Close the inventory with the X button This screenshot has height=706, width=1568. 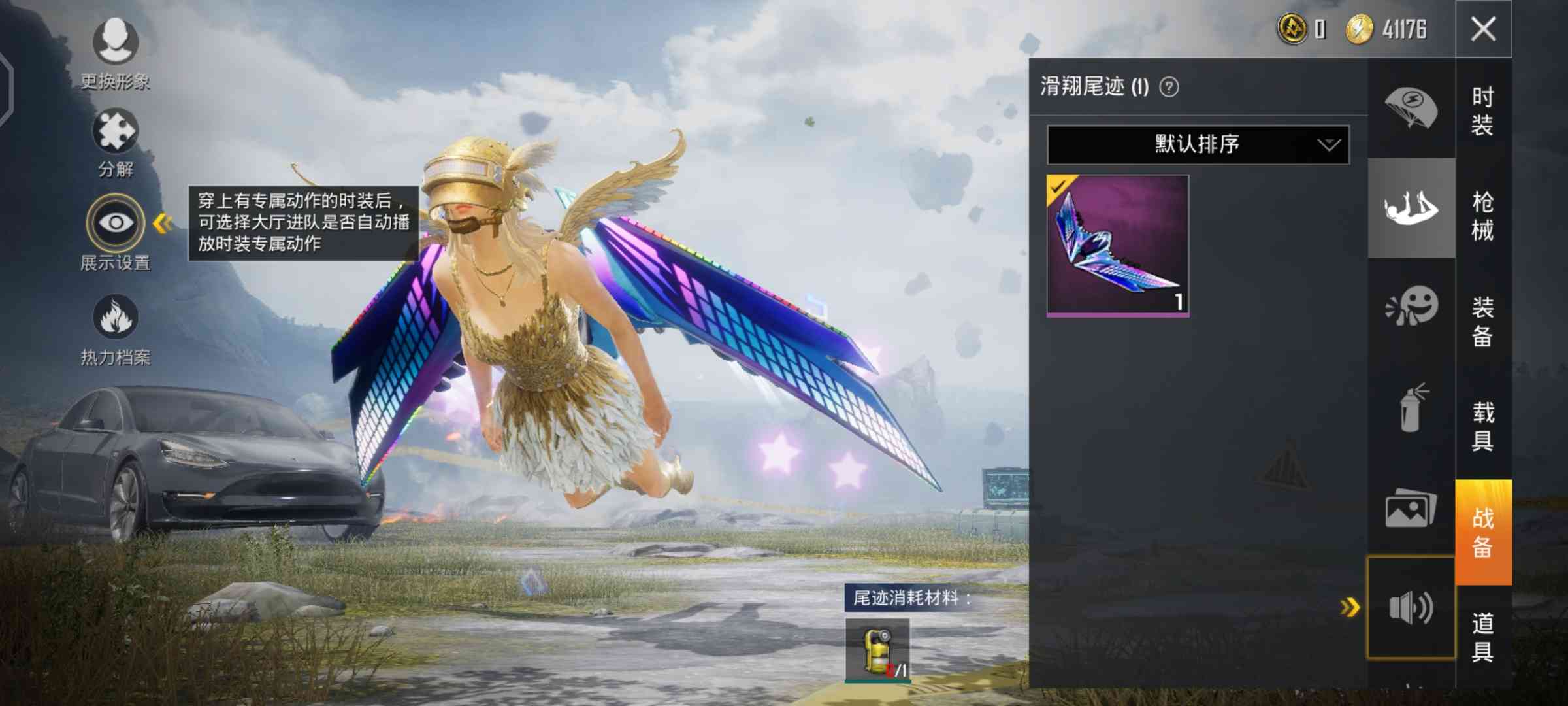coord(1483,29)
